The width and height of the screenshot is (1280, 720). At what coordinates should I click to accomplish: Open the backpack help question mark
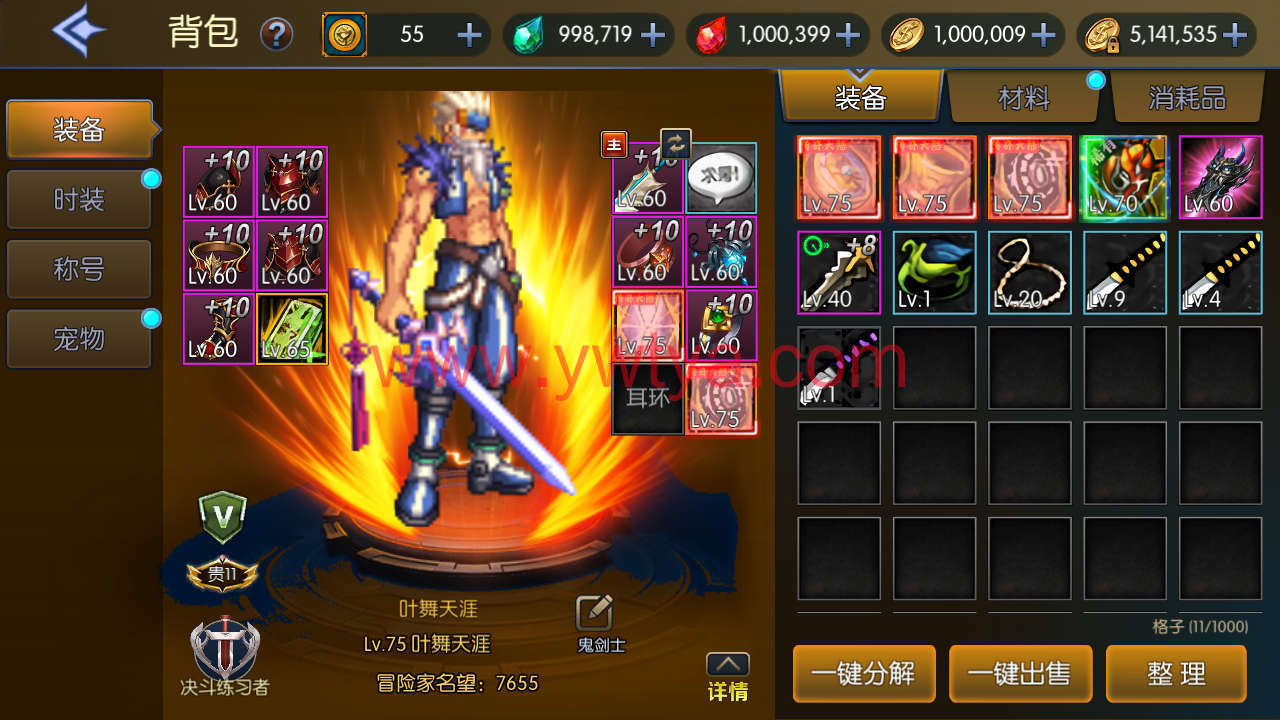click(277, 35)
